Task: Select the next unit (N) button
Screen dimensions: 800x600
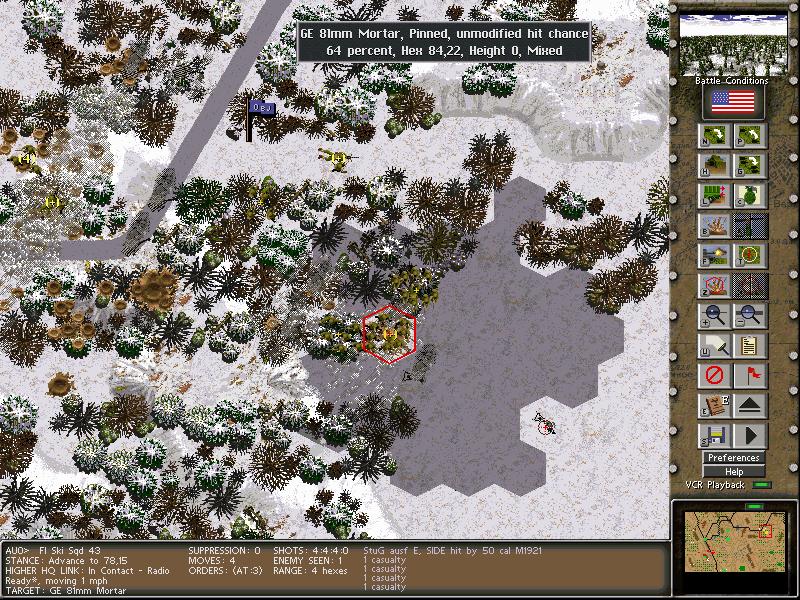Action: (714, 136)
